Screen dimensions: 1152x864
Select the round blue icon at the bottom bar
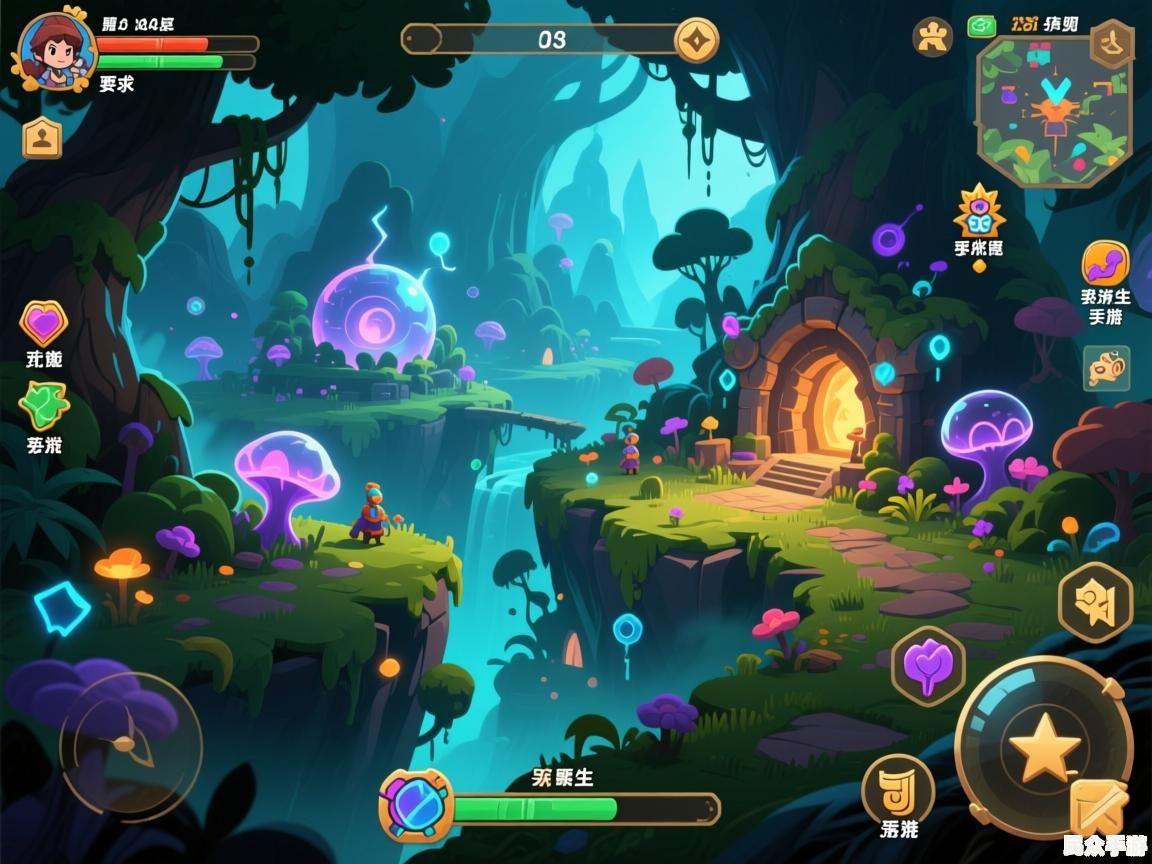(416, 805)
